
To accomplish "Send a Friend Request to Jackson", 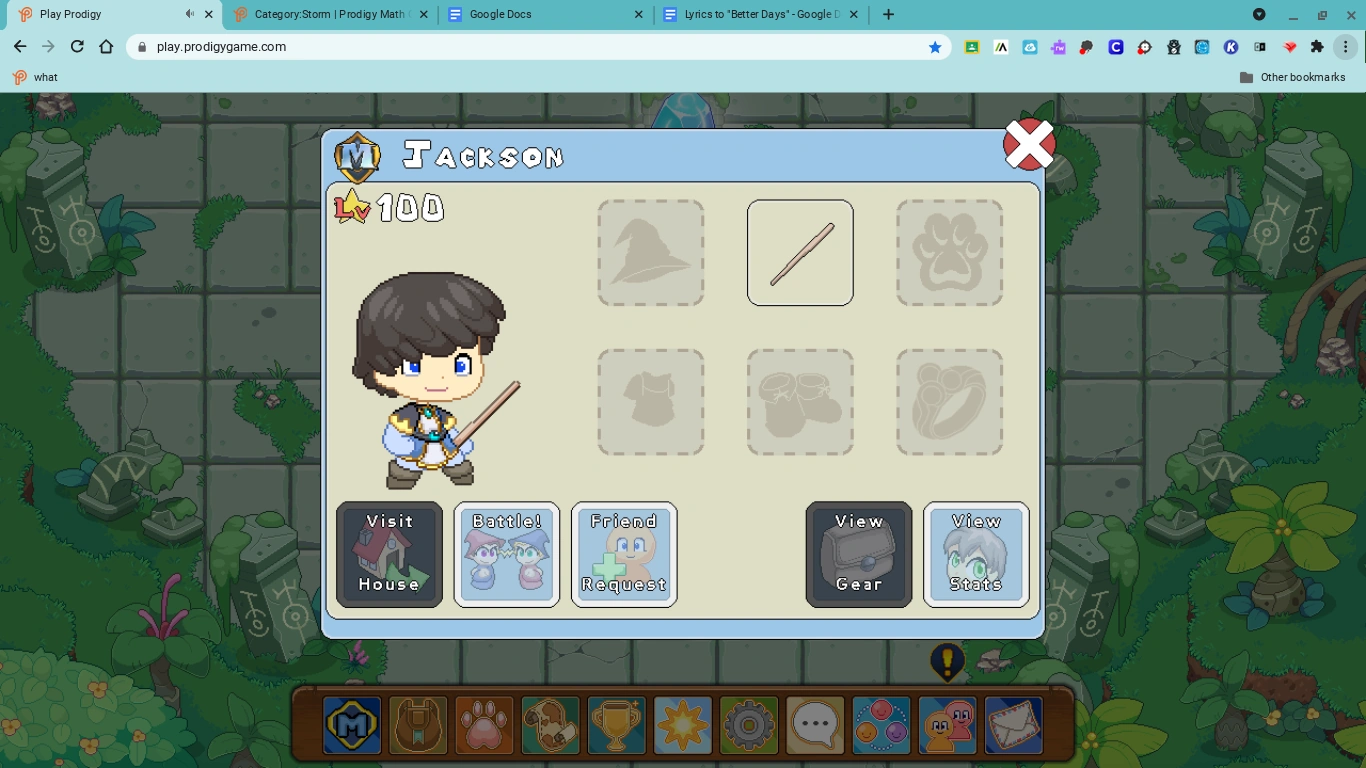I will coord(624,554).
